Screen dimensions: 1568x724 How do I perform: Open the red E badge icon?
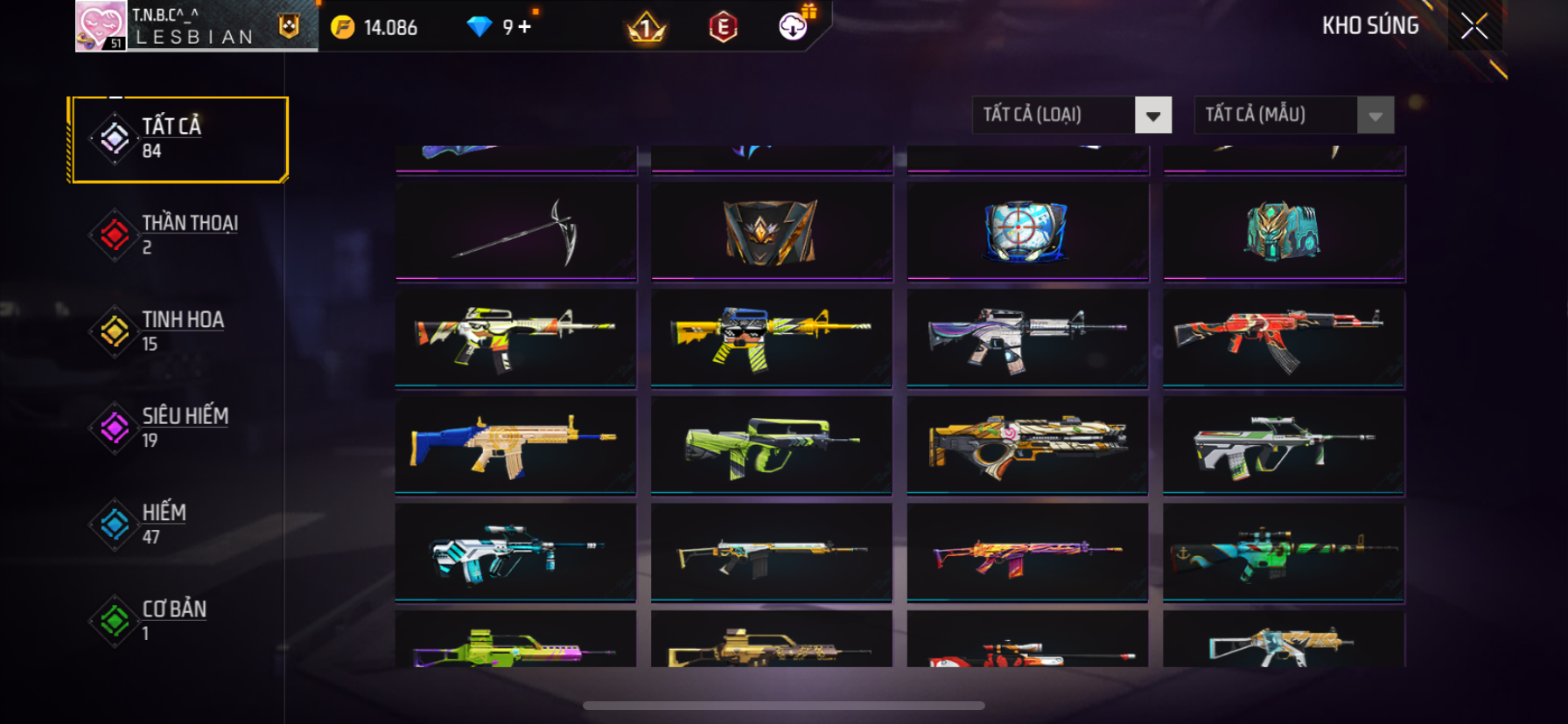723,28
